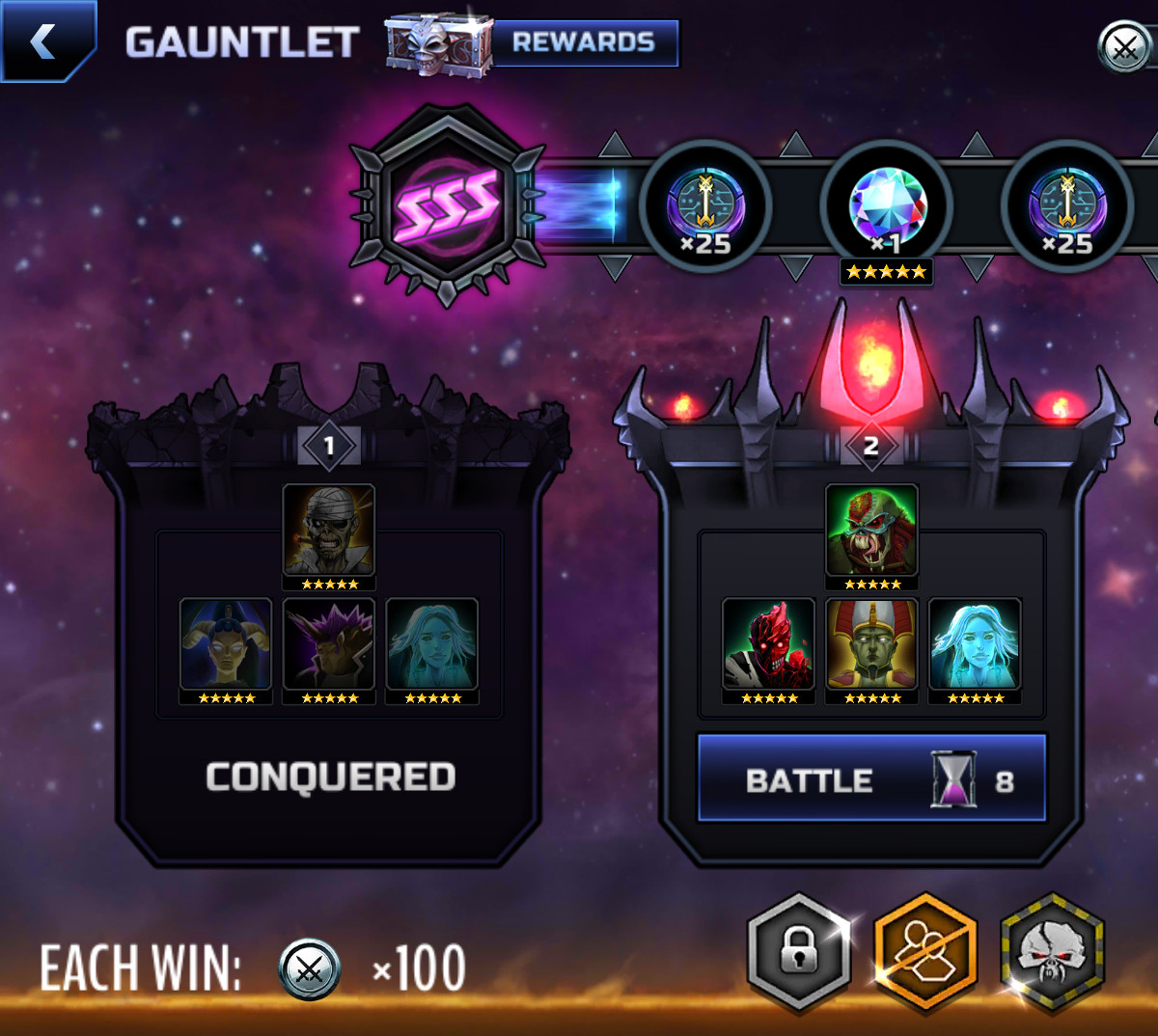Select the green samurai Eddie portrait
This screenshot has height=1036, width=1158.
pos(871,532)
